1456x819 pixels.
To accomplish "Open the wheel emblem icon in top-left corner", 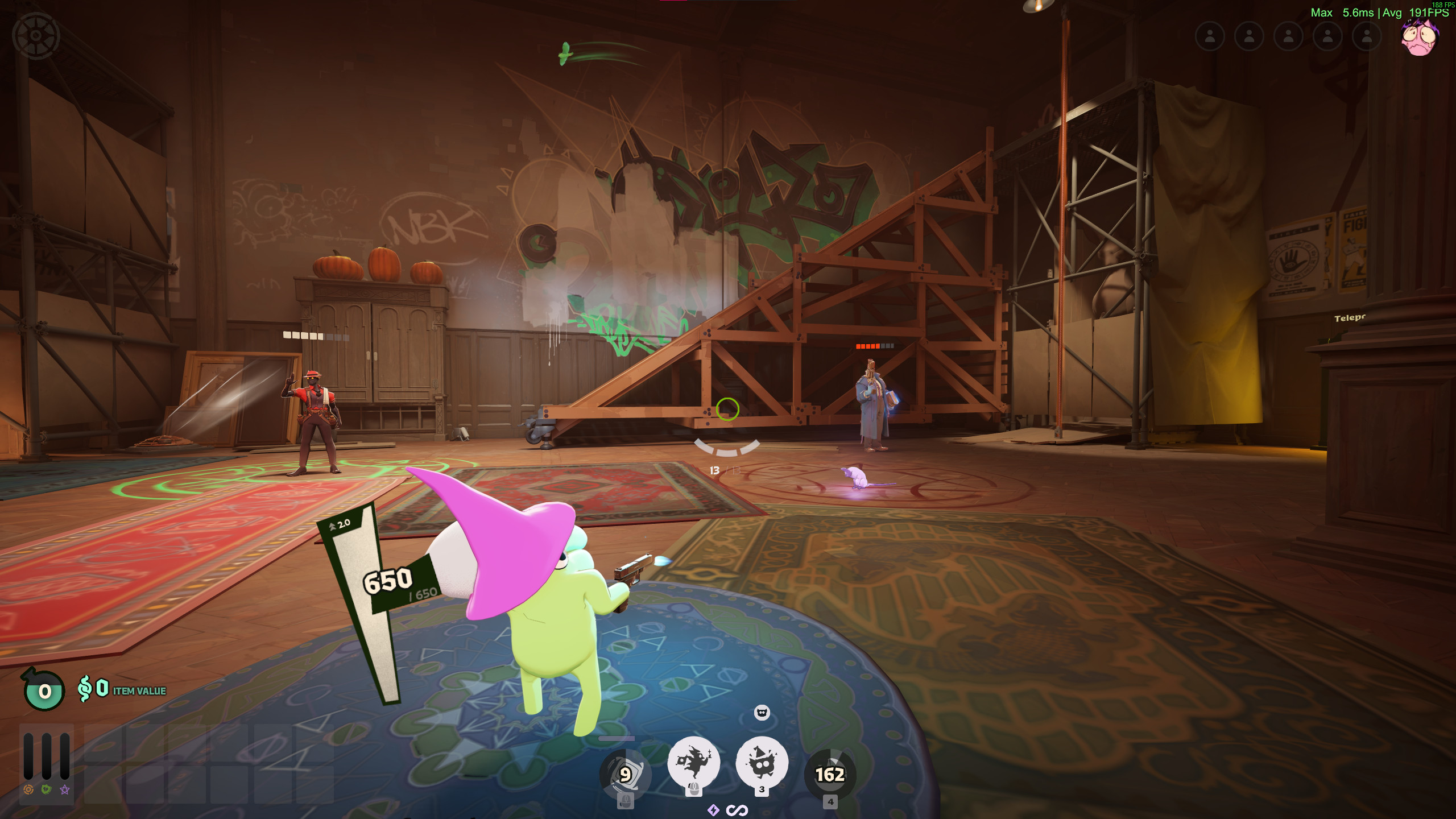I will pos(36,36).
